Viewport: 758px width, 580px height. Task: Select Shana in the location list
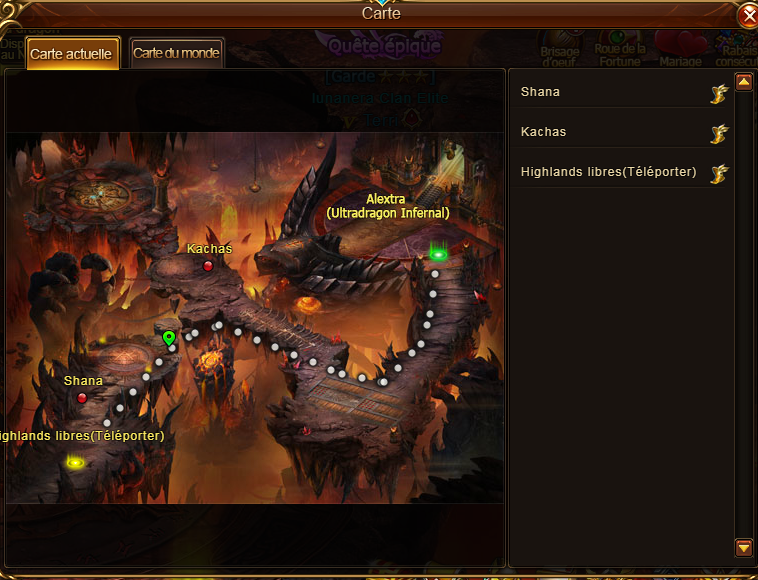tap(541, 92)
